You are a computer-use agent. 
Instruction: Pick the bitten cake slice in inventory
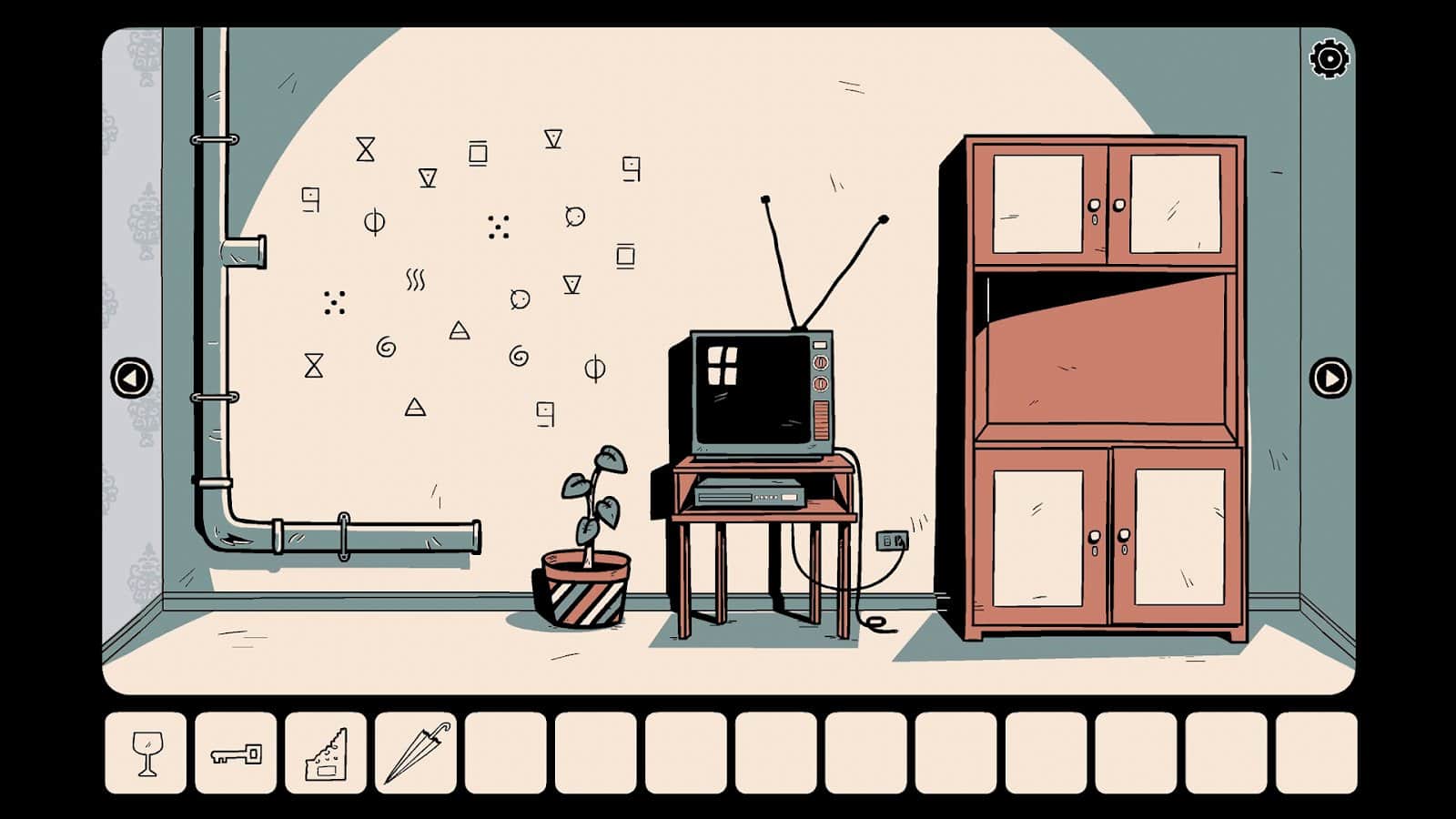pyautogui.click(x=324, y=750)
